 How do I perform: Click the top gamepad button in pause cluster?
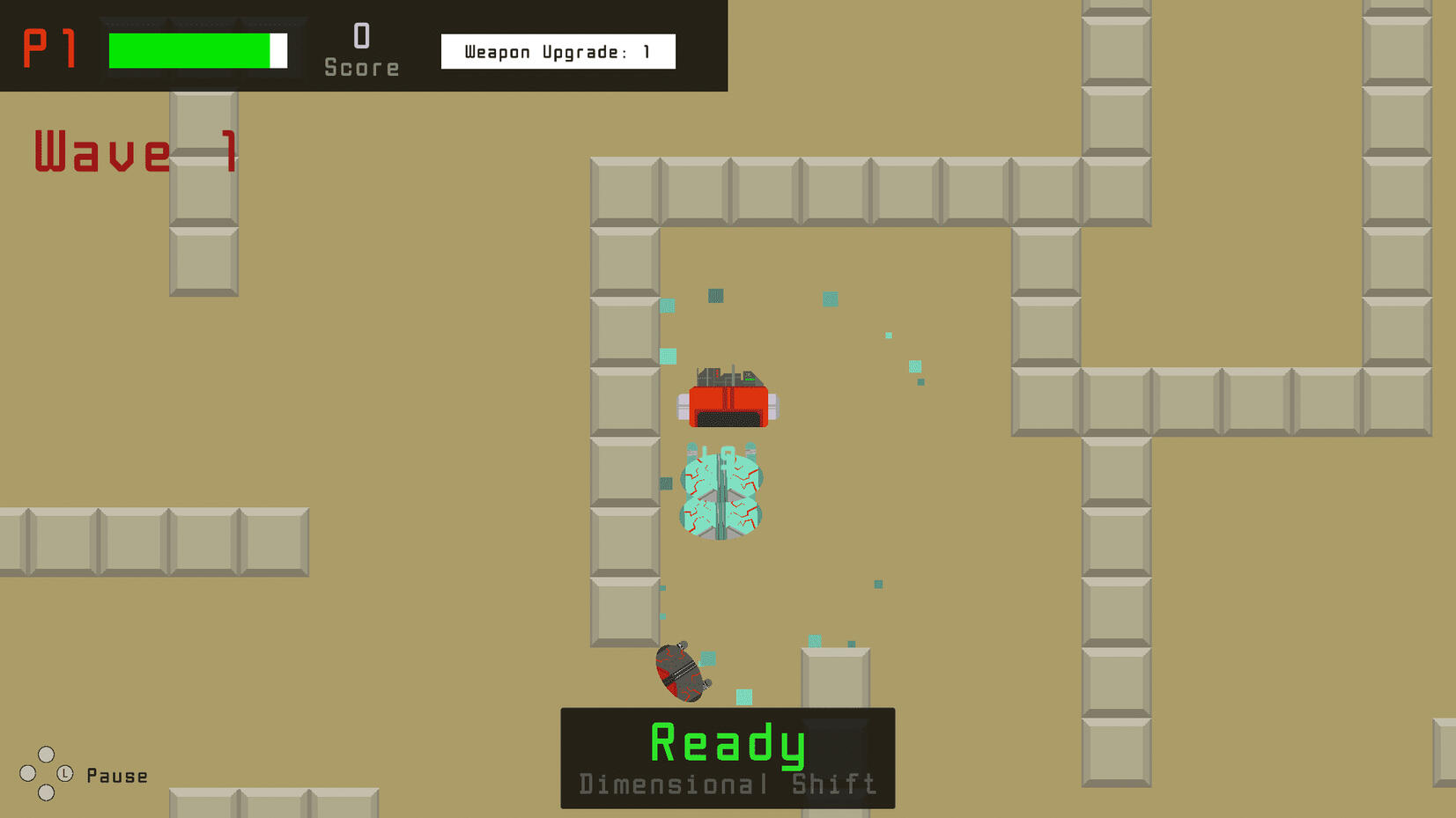[47, 755]
